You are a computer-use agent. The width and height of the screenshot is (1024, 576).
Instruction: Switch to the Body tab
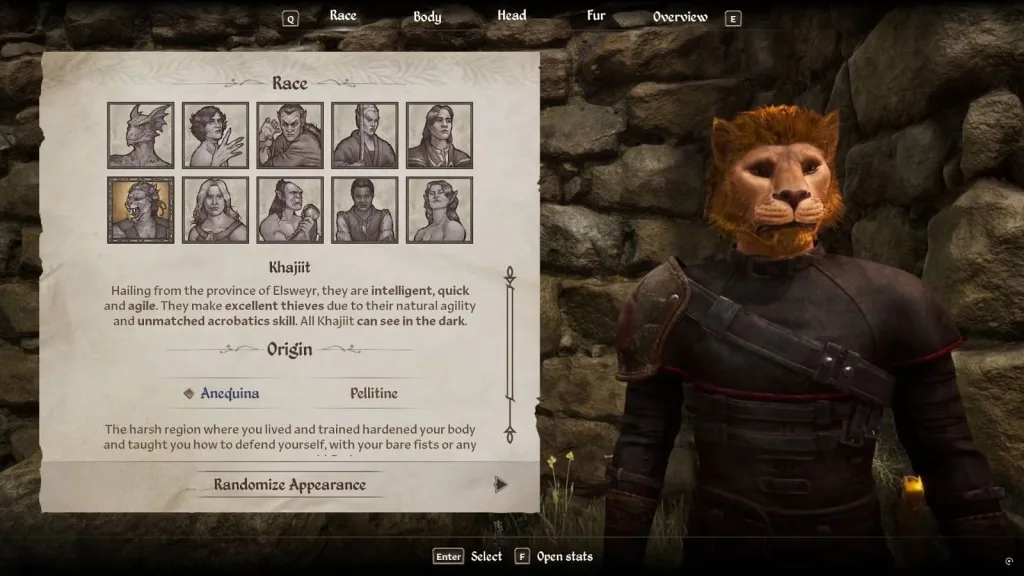427,17
